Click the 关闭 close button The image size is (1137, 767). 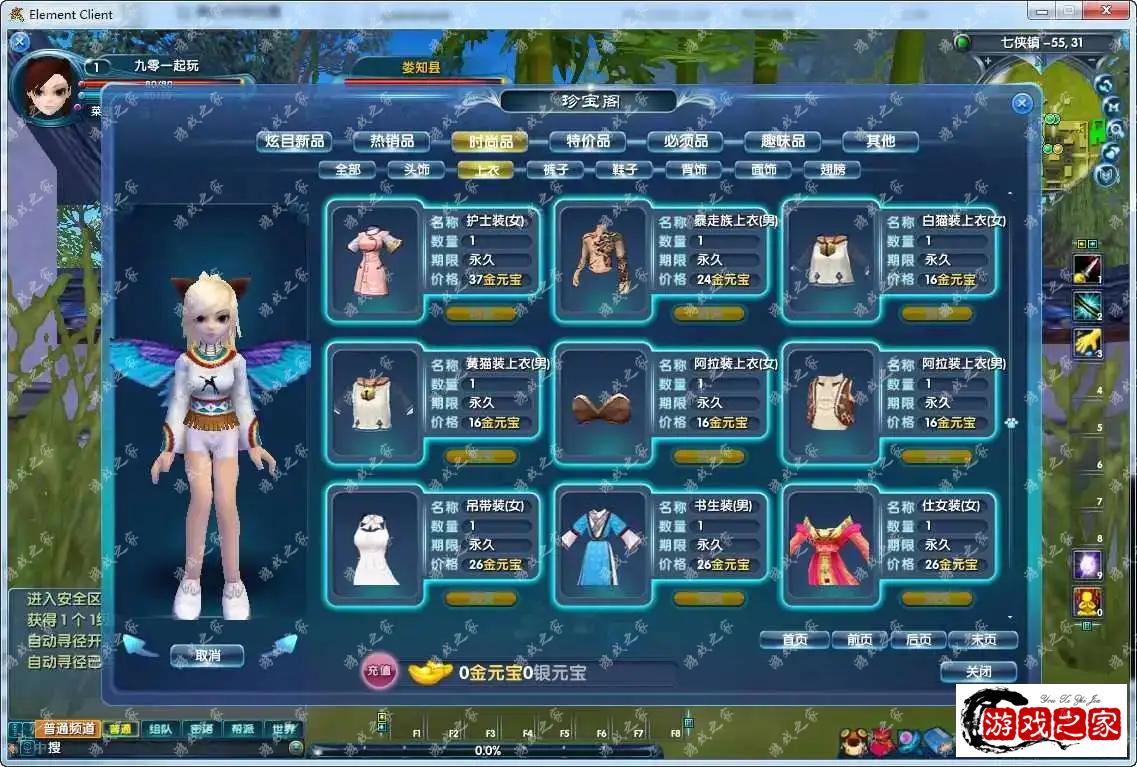click(x=978, y=671)
